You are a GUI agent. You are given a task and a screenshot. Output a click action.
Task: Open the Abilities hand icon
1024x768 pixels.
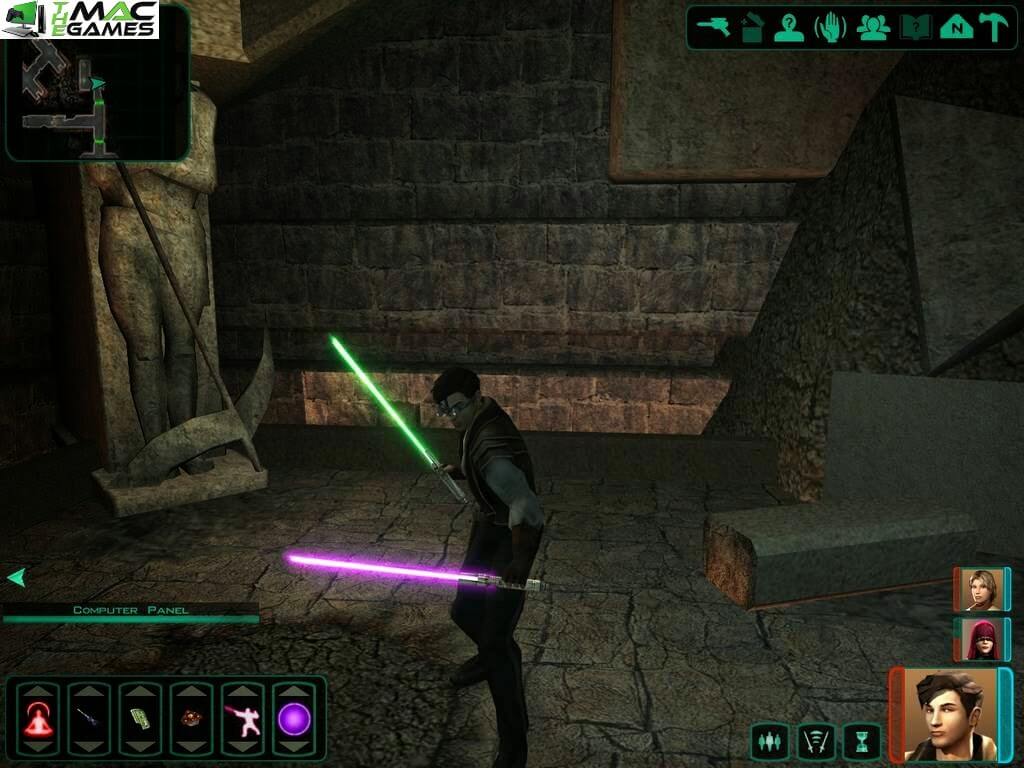point(830,27)
